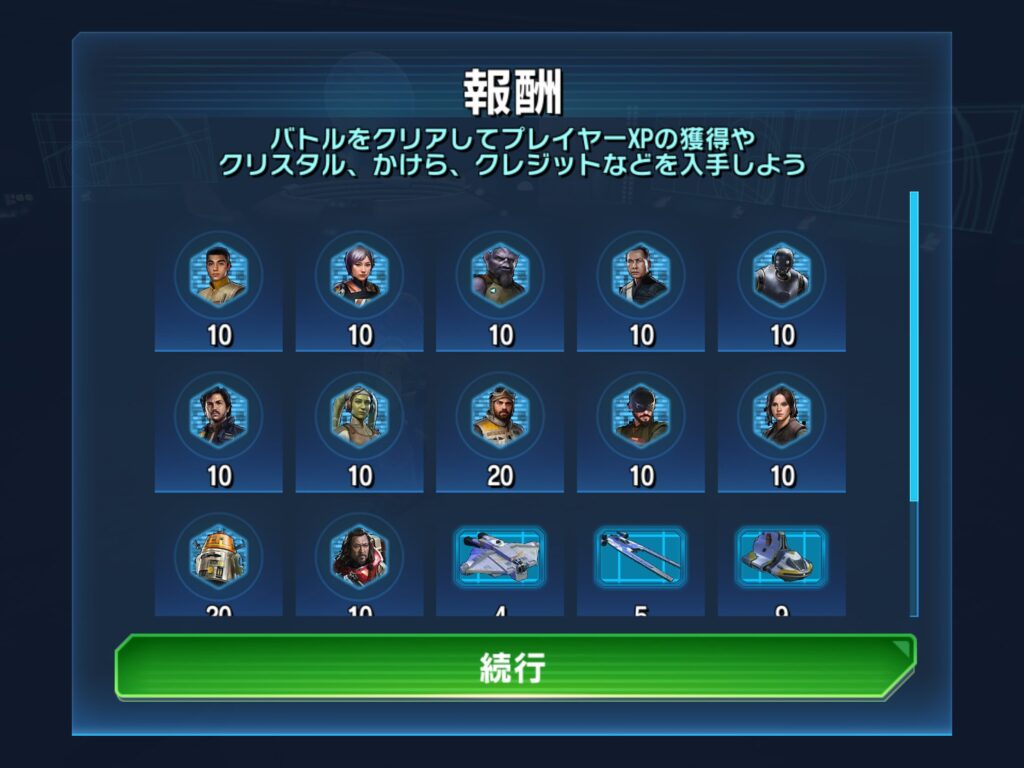Choose the Sabine Wren shard reward
1024x768 pixels.
click(360, 275)
